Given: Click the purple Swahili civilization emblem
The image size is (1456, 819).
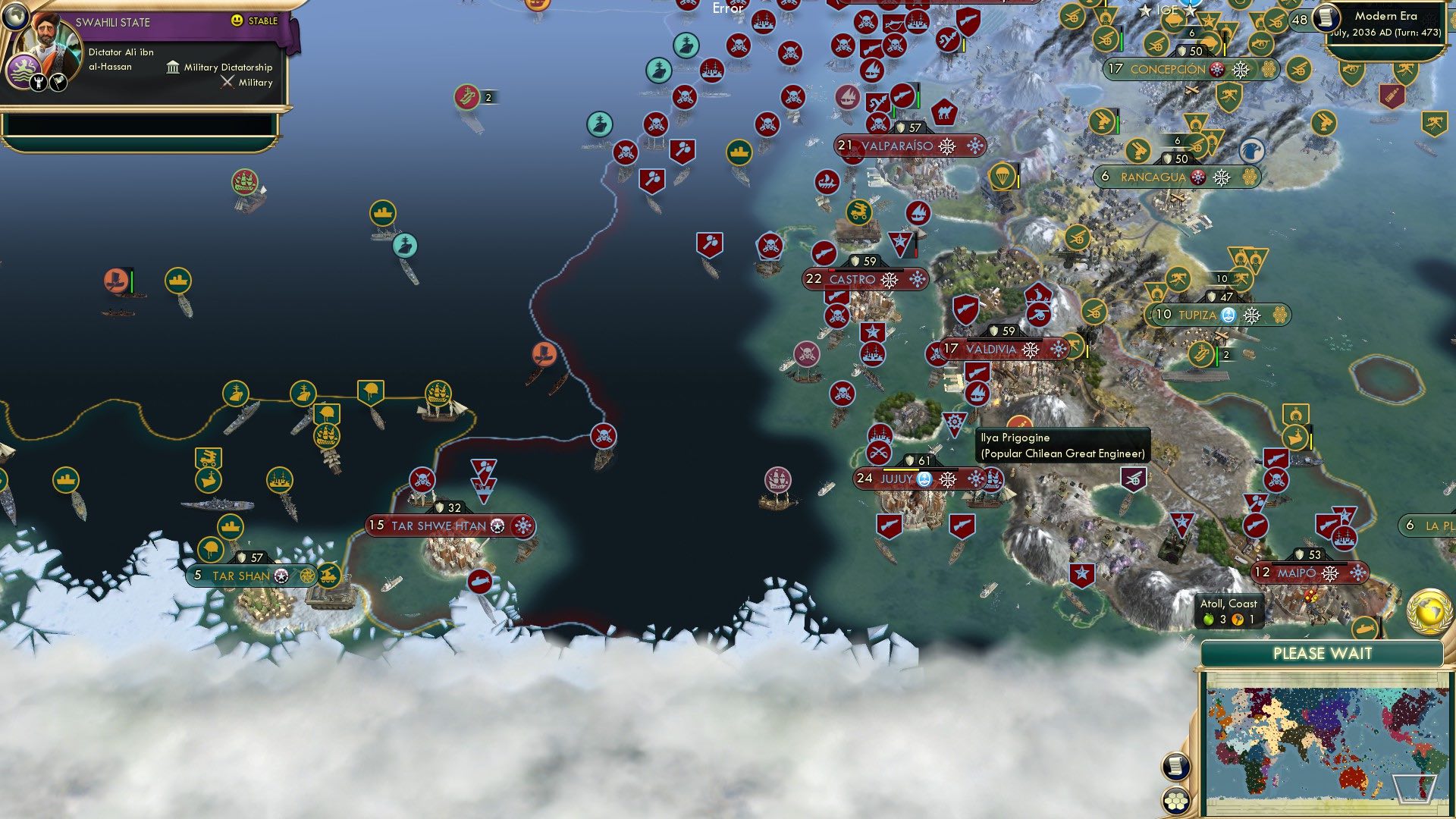Looking at the screenshot, I should (x=25, y=69).
